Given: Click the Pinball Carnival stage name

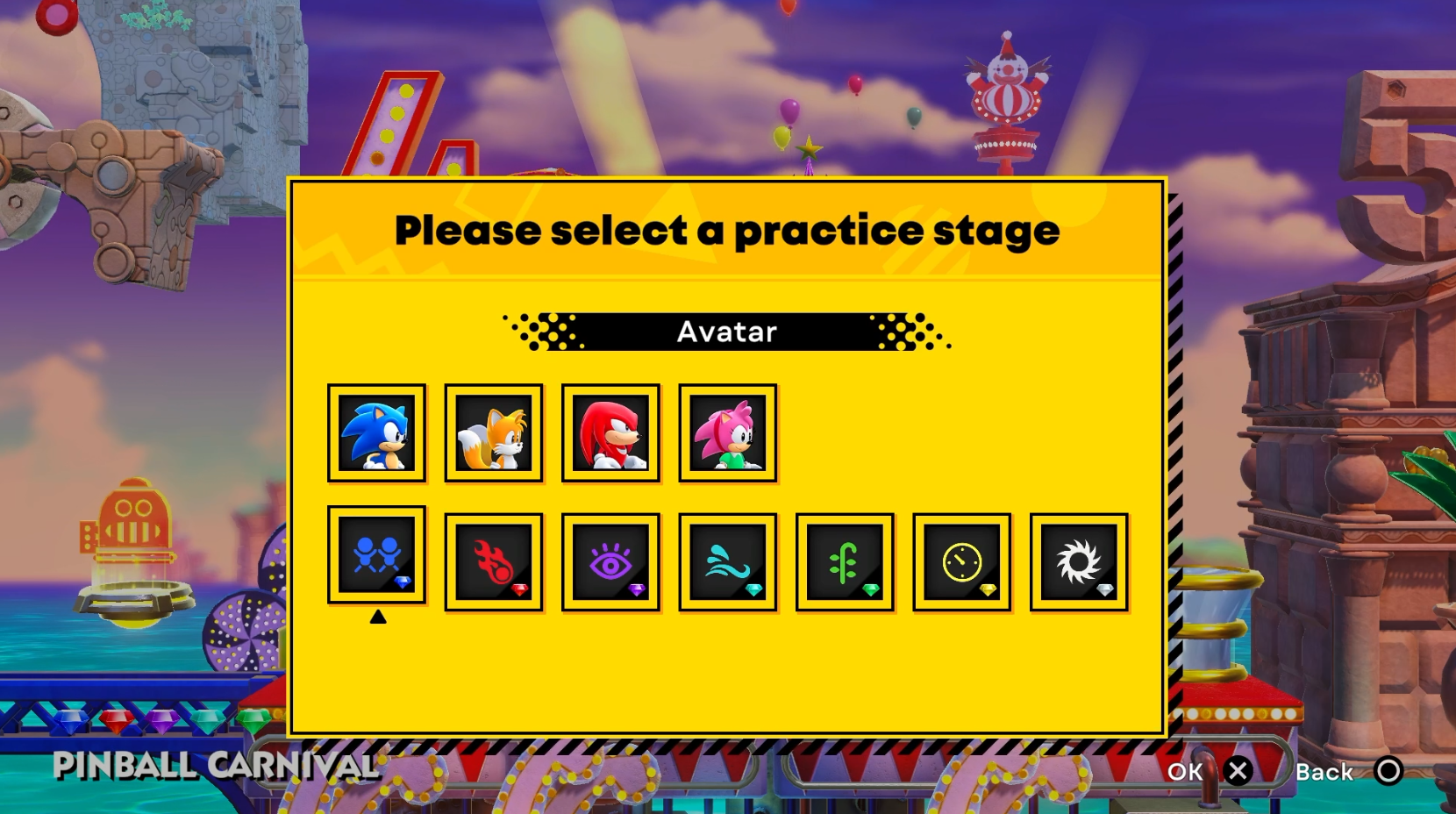Looking at the screenshot, I should 215,766.
